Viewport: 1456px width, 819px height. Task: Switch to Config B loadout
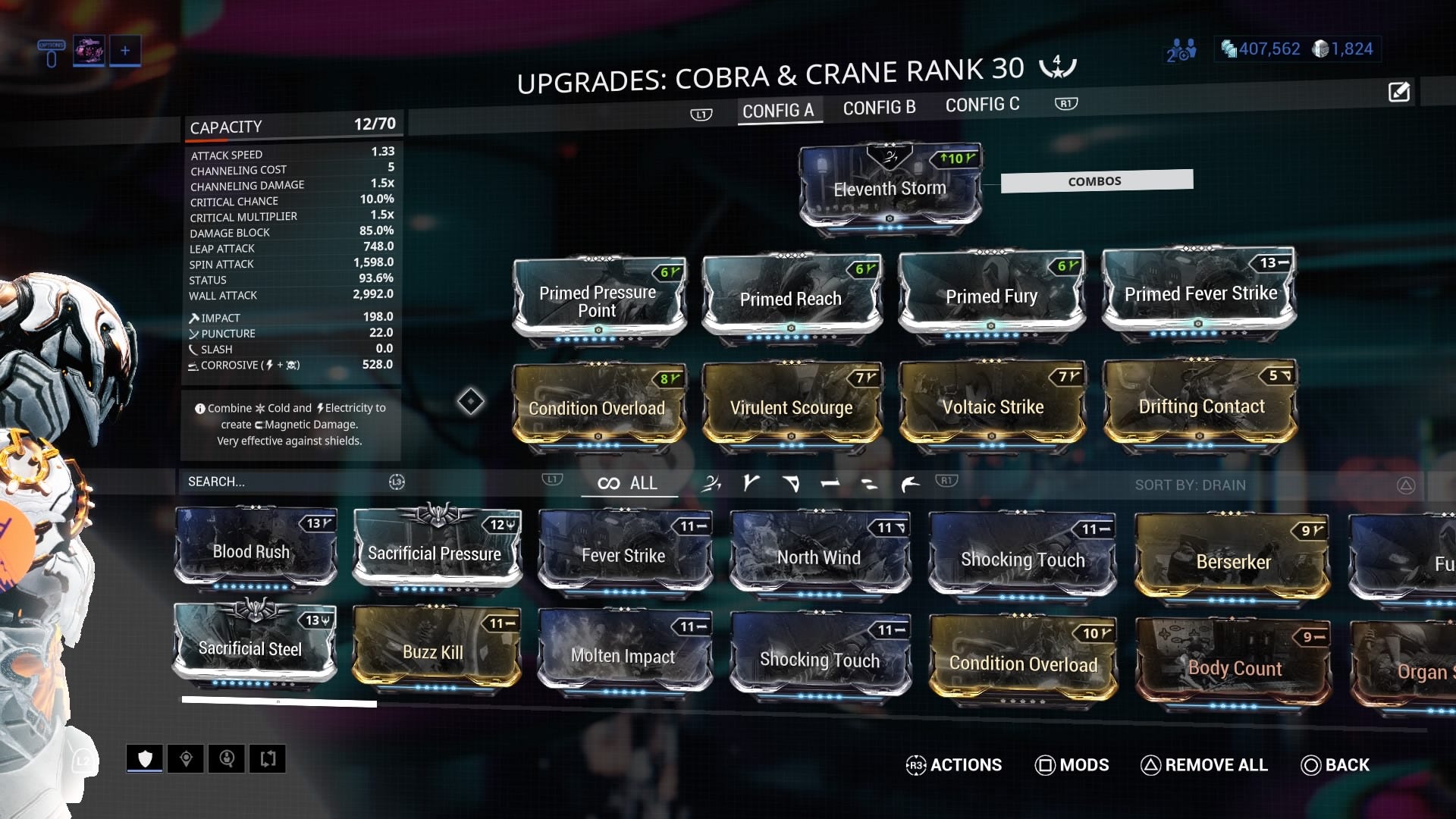click(879, 108)
